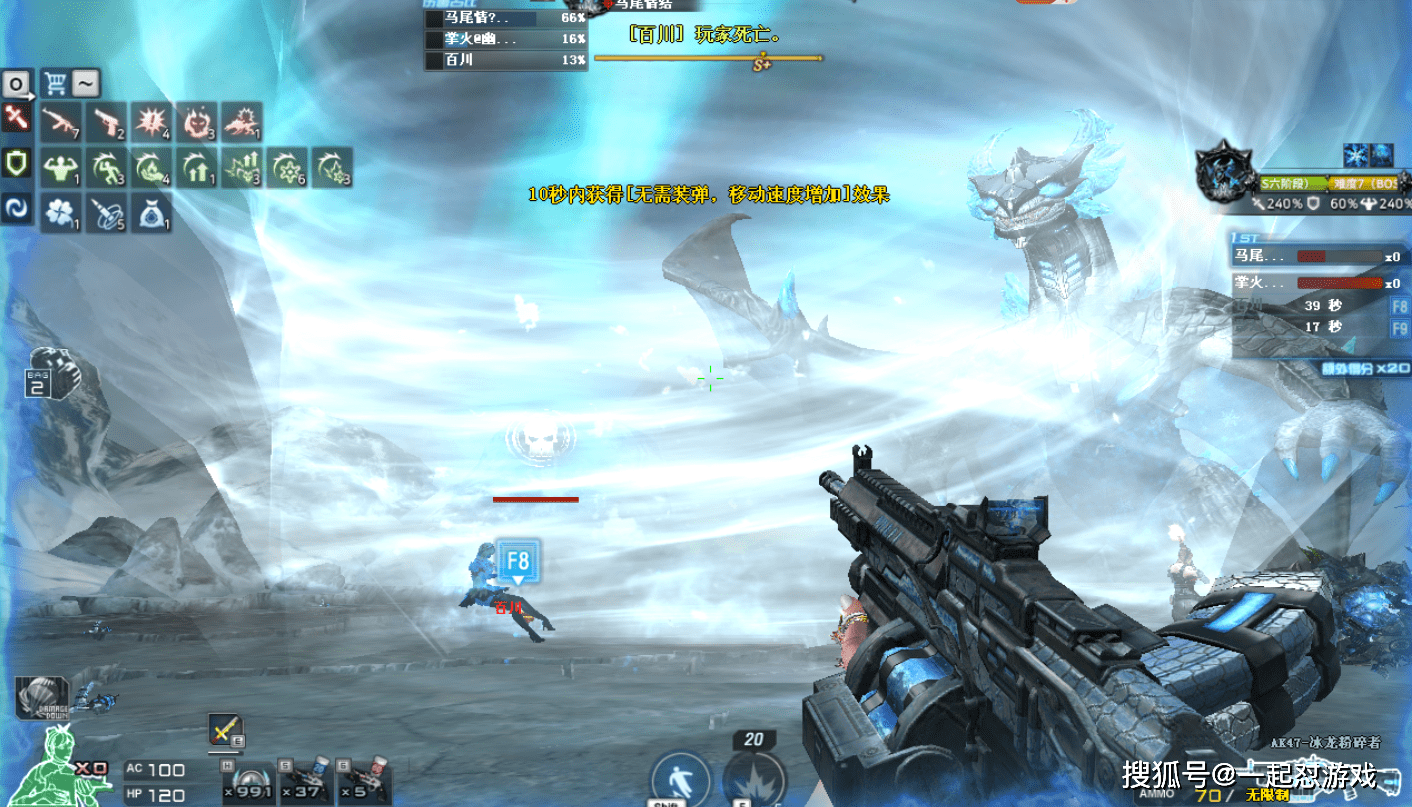This screenshot has width=1412, height=807.
Task: Use the item slot showing x991
Action: [247, 780]
